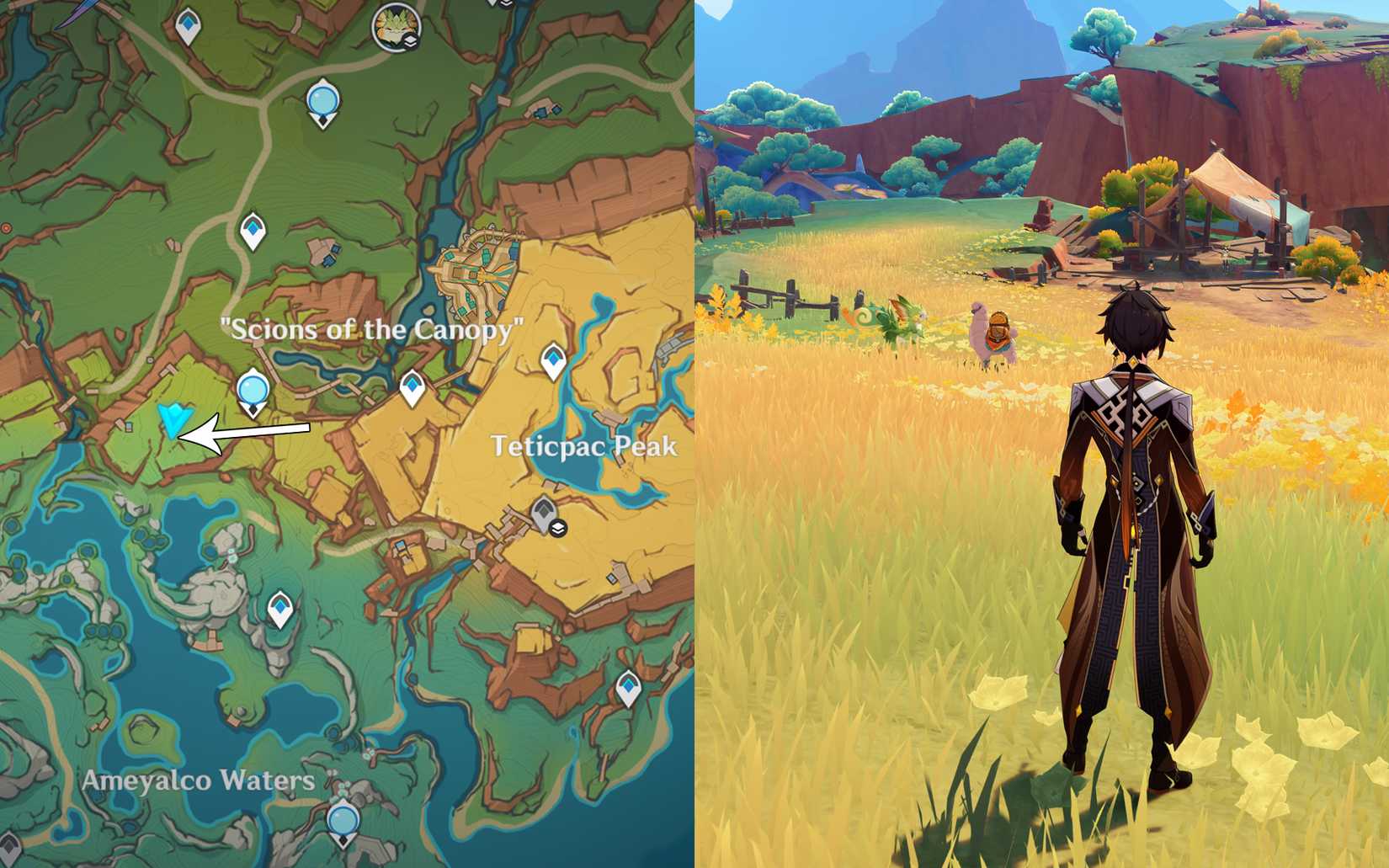Select the "Teticpac Peak" location label
The width and height of the screenshot is (1389, 868).
tap(585, 448)
